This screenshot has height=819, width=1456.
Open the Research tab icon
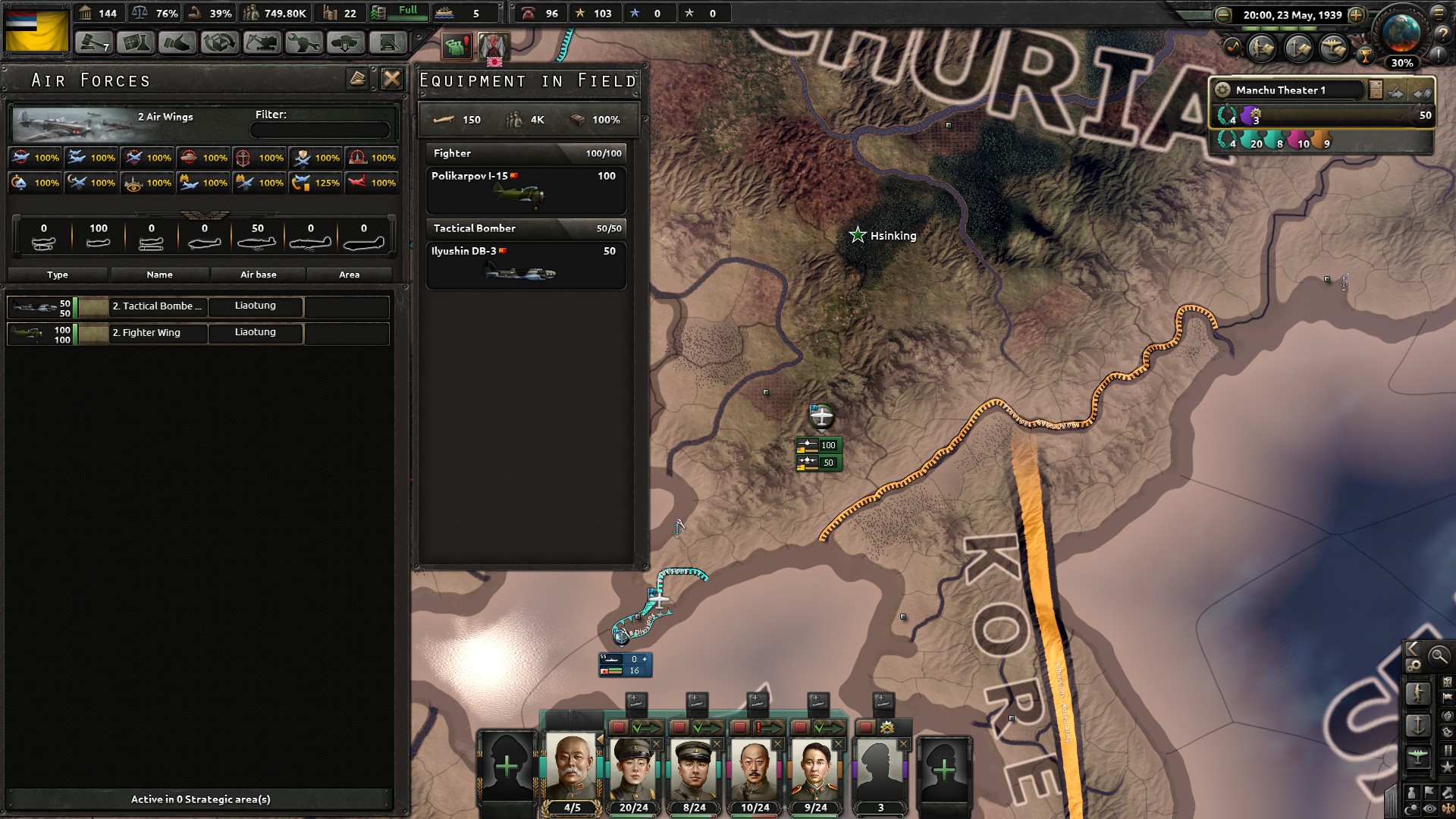[x=136, y=43]
